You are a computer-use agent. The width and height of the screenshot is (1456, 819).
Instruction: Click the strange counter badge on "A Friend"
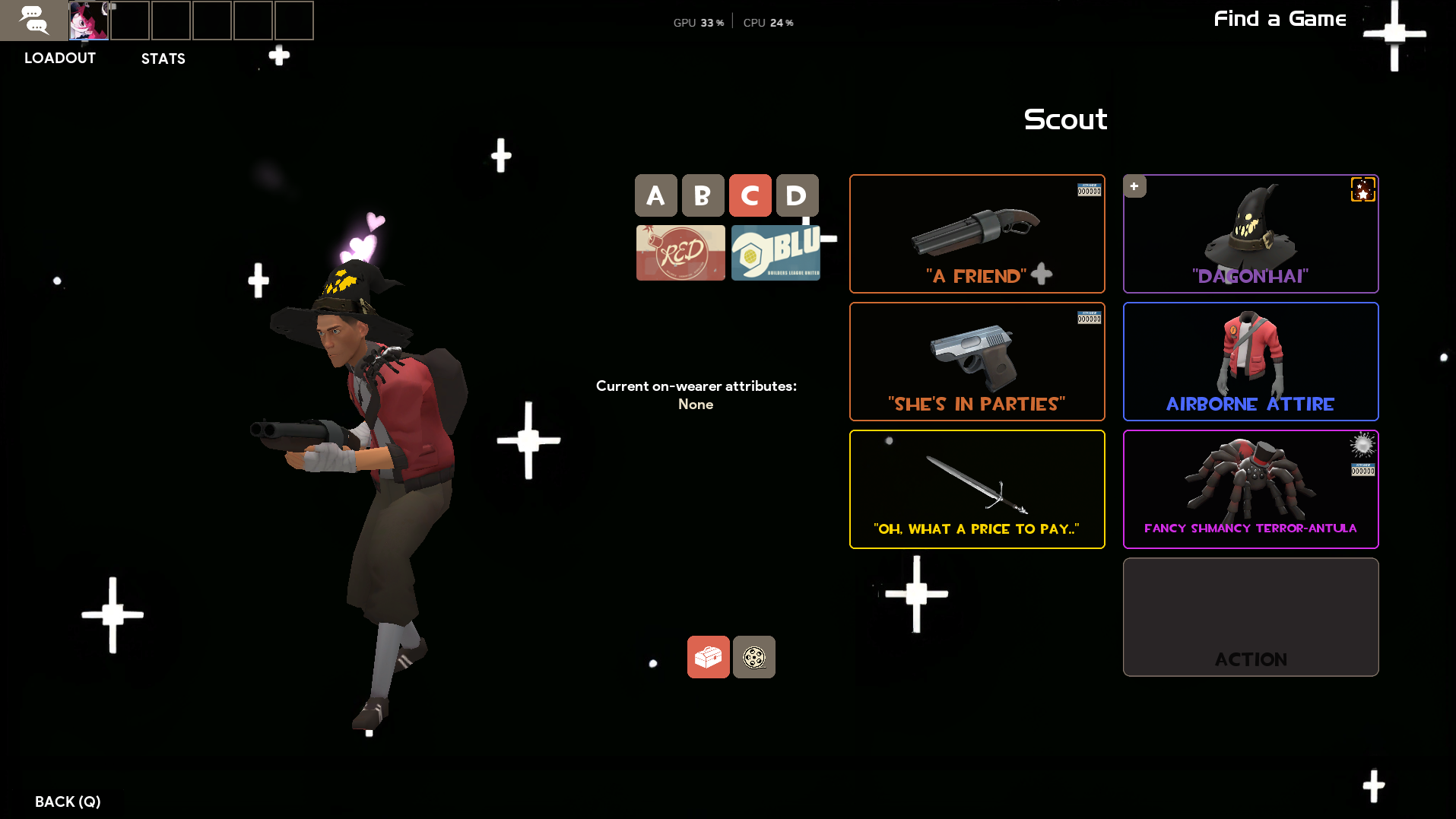pos(1088,189)
